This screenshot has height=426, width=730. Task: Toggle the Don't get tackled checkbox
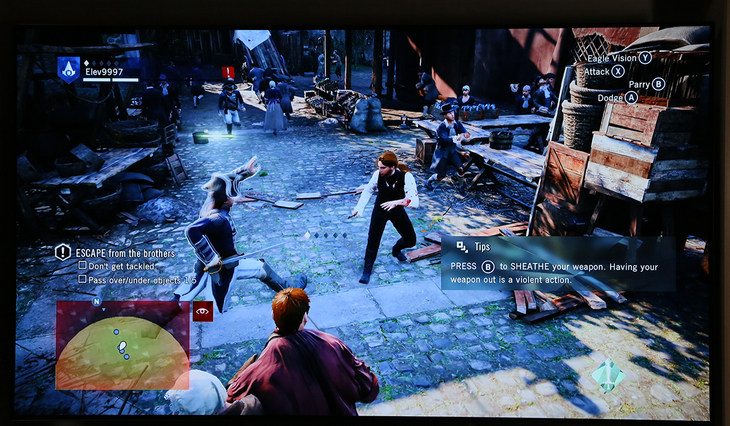click(82, 266)
